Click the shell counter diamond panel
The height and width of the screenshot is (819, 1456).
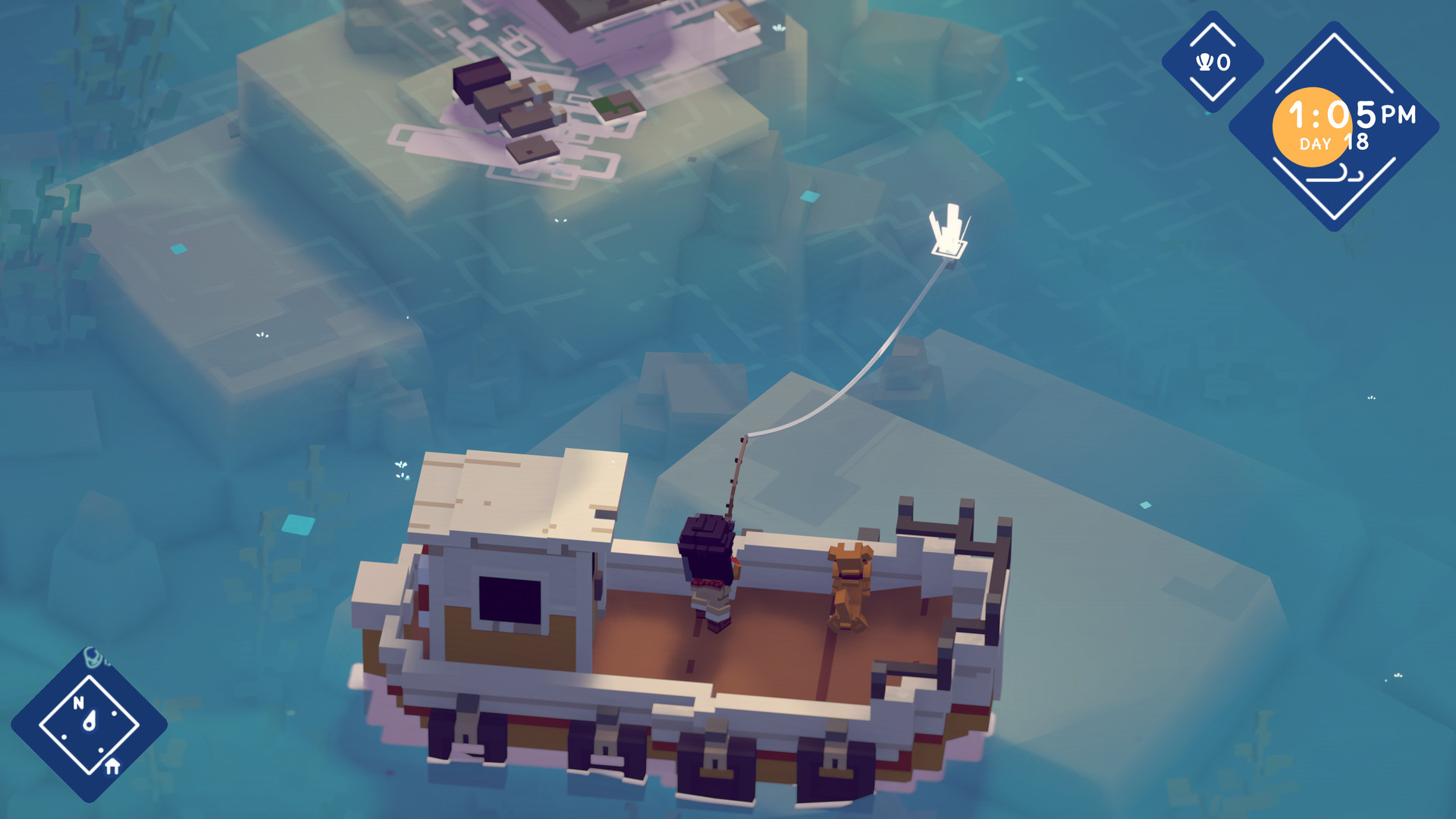(x=1212, y=61)
